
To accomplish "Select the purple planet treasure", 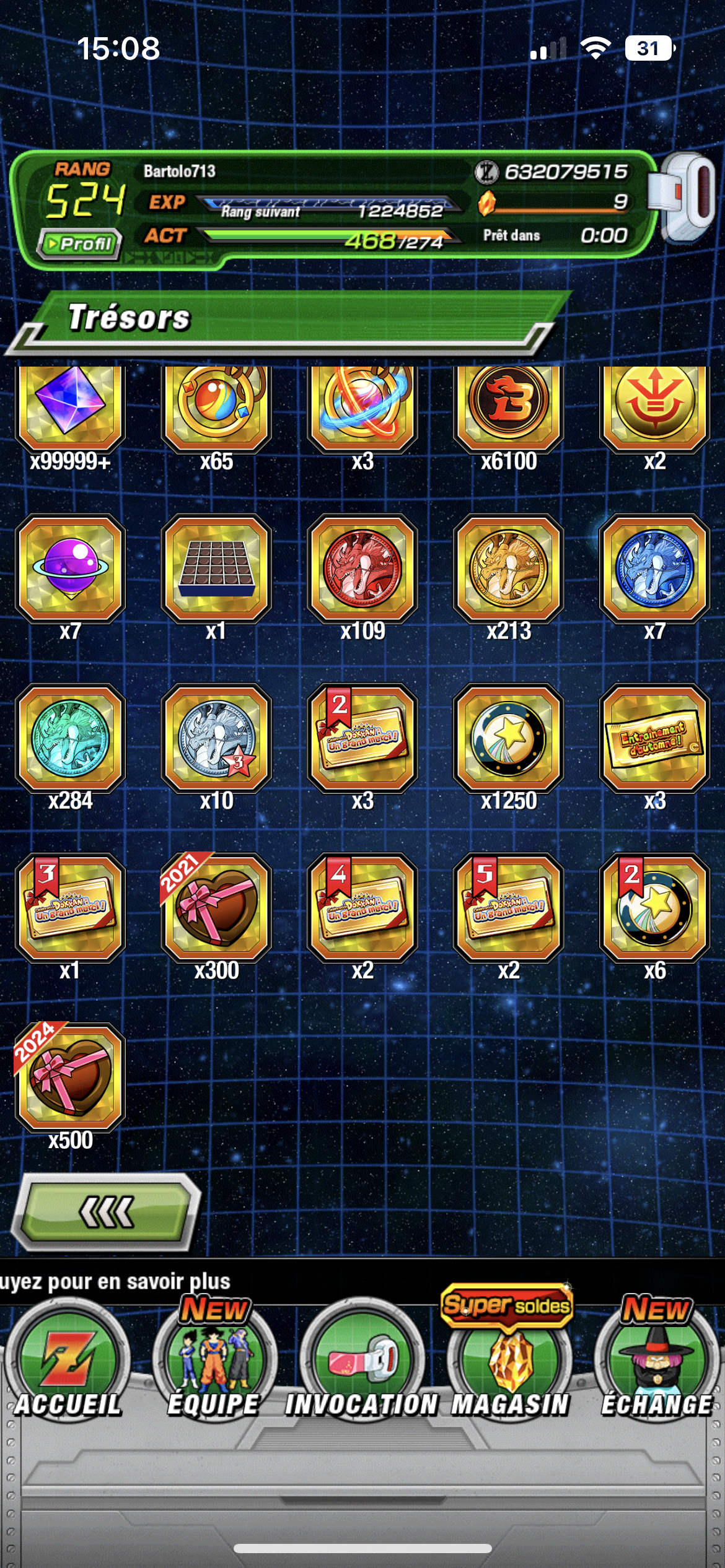I will click(x=71, y=568).
